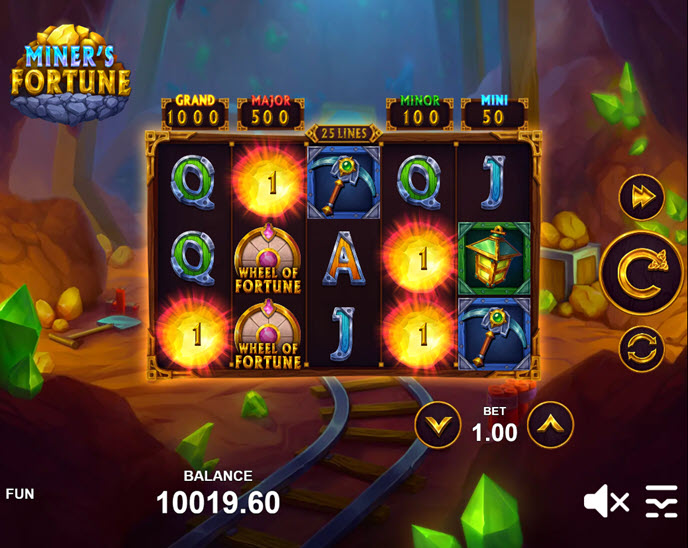
Task: Activate turbo fast-forward mode
Action: click(641, 197)
